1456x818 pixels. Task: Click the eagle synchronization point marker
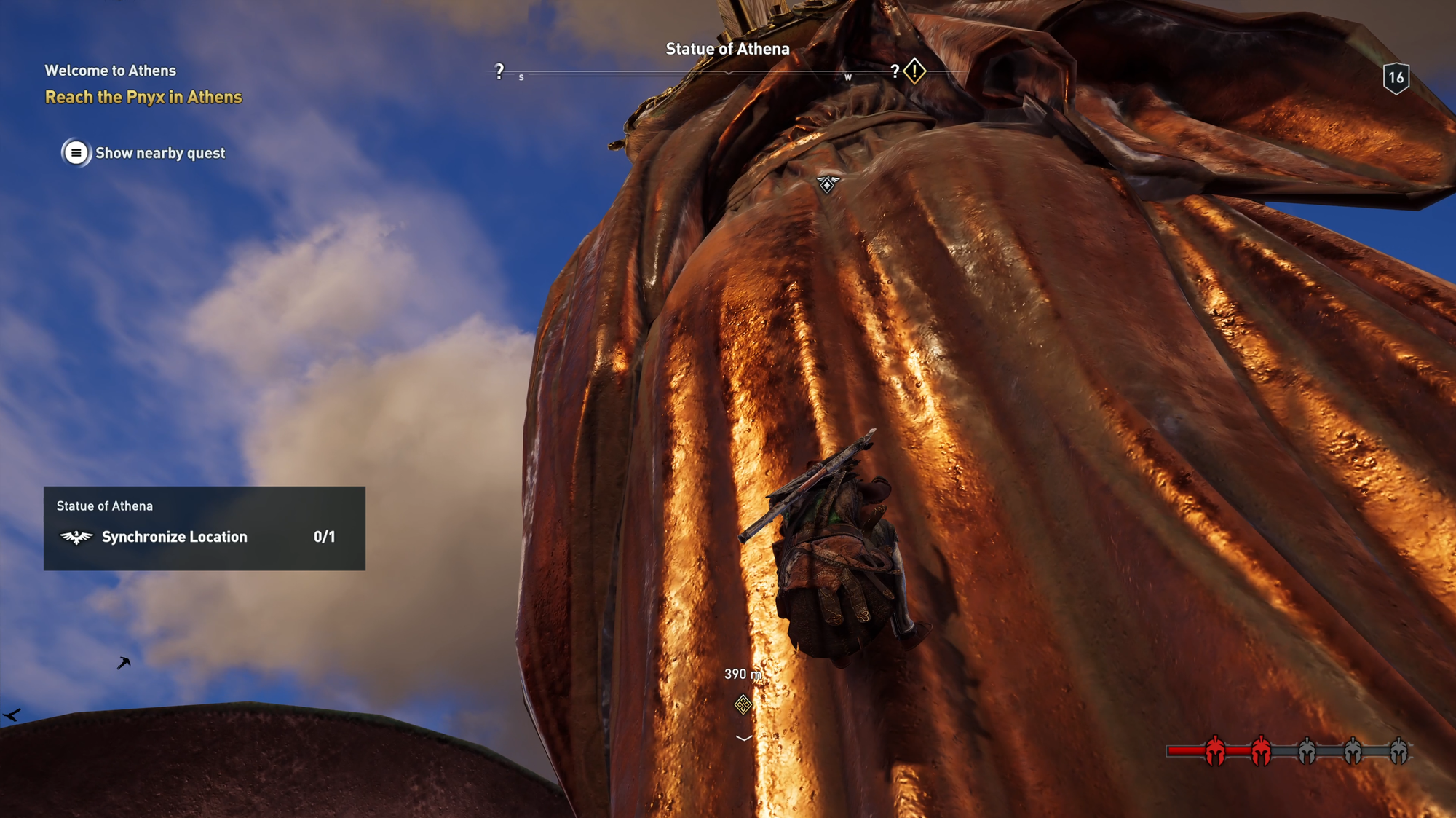point(828,184)
